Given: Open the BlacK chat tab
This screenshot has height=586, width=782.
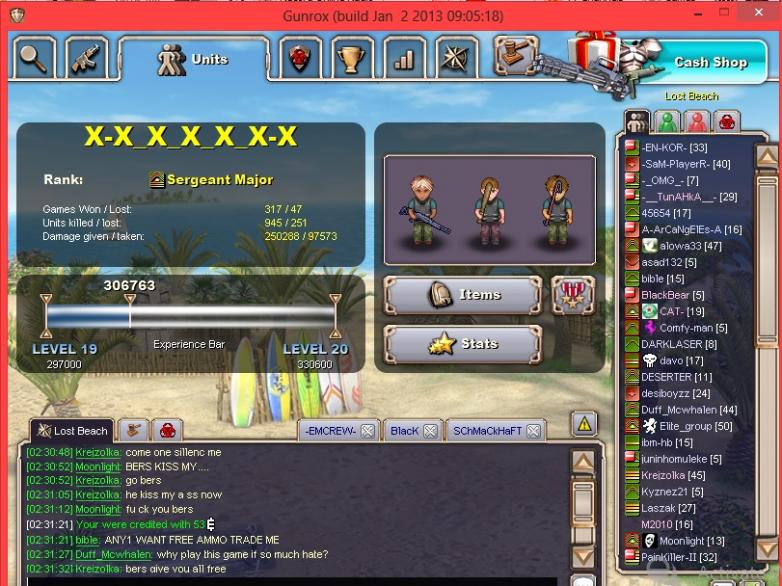Looking at the screenshot, I should 404,432.
